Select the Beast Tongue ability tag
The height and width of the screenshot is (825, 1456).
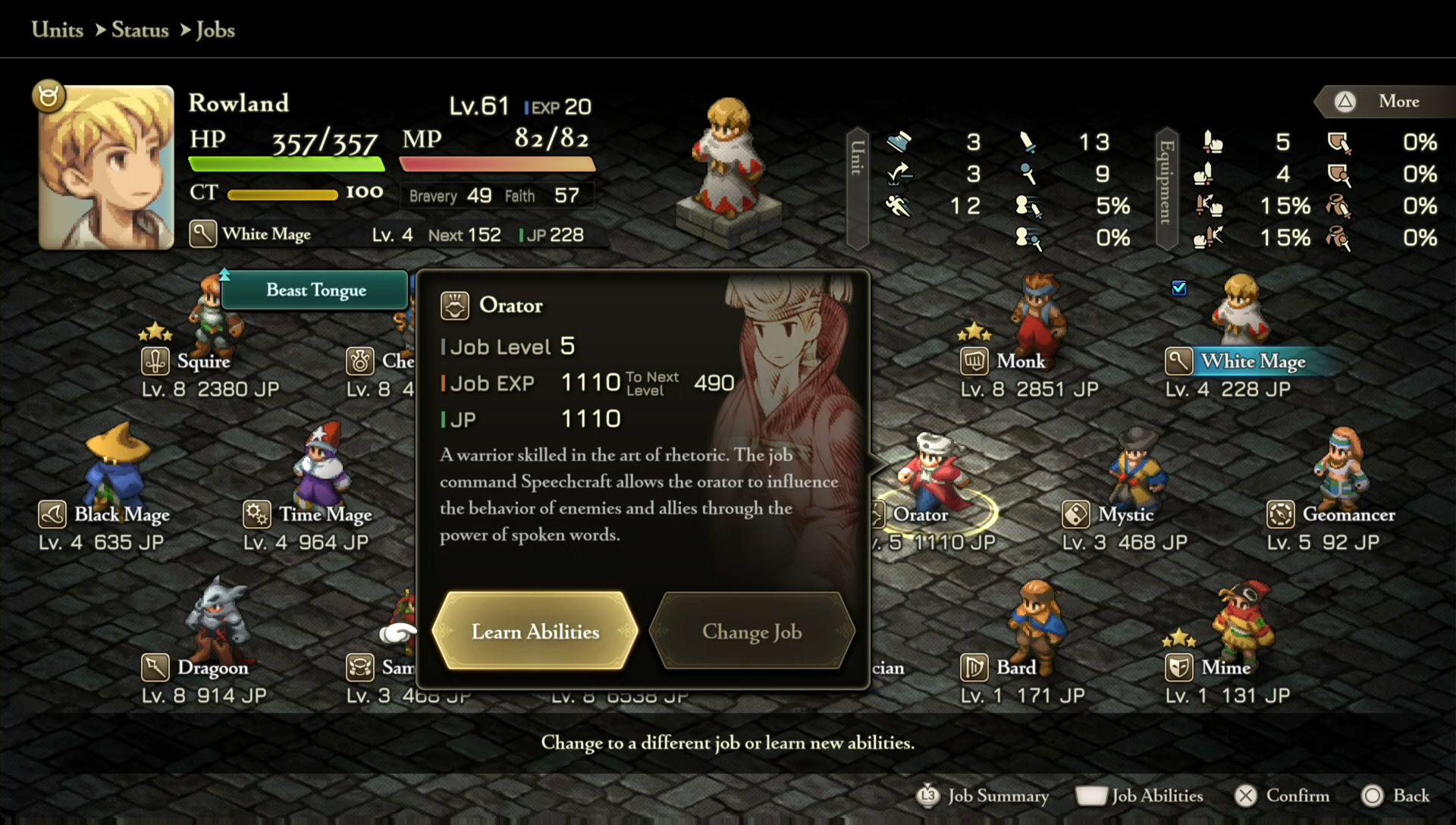coord(315,290)
